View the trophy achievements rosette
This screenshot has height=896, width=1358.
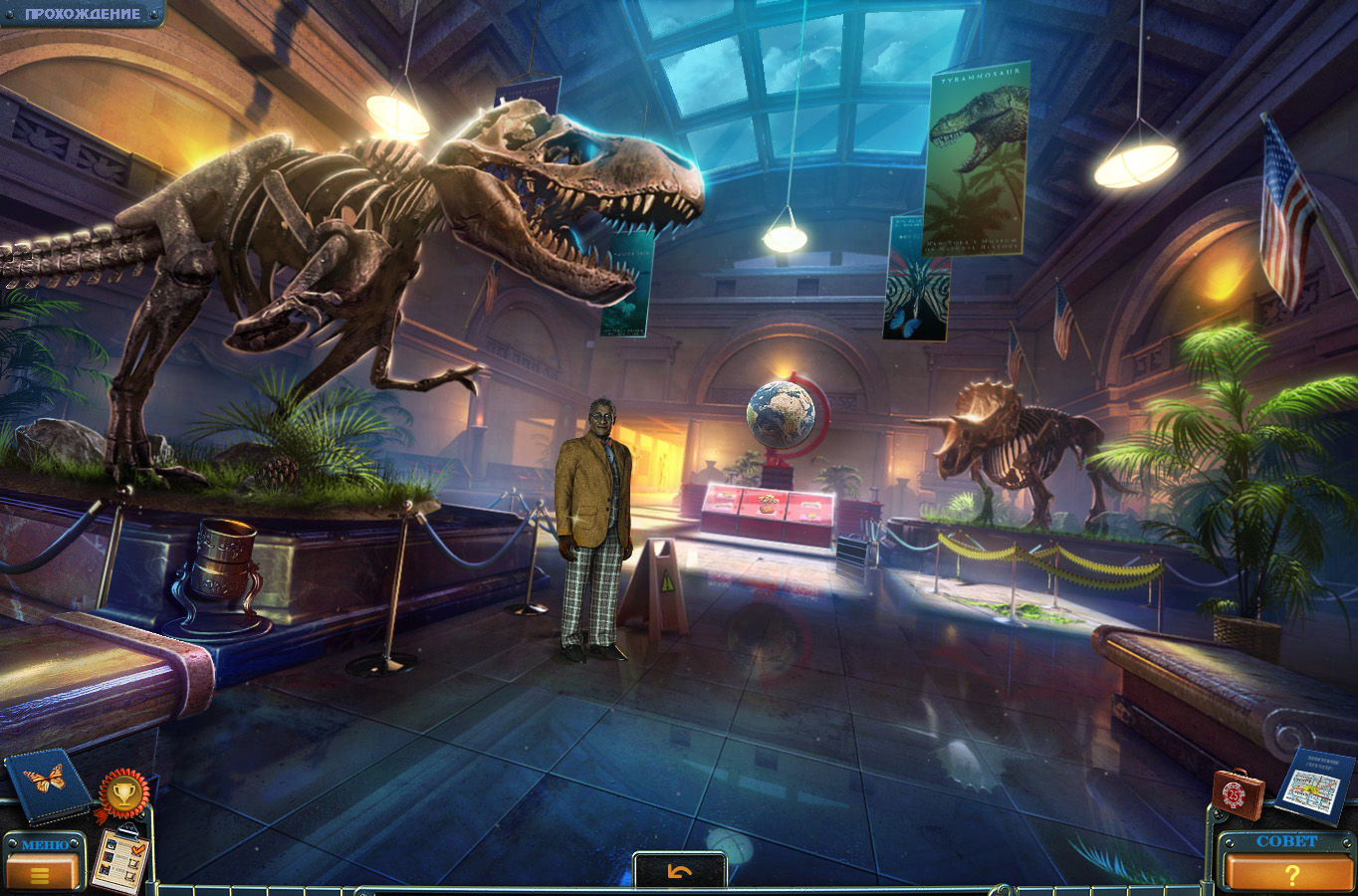[x=123, y=793]
